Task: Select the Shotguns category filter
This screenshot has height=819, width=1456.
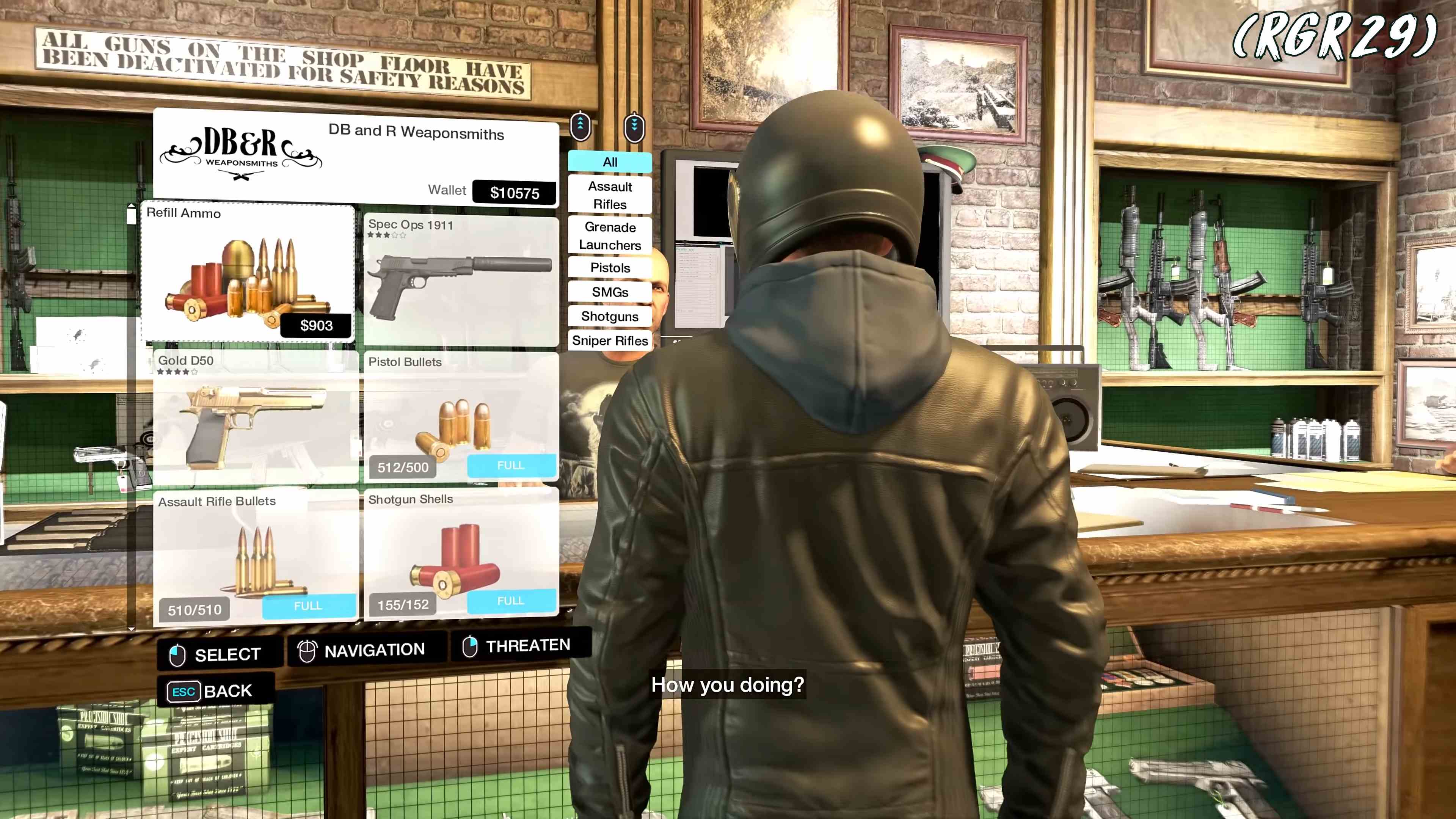Action: 610,317
